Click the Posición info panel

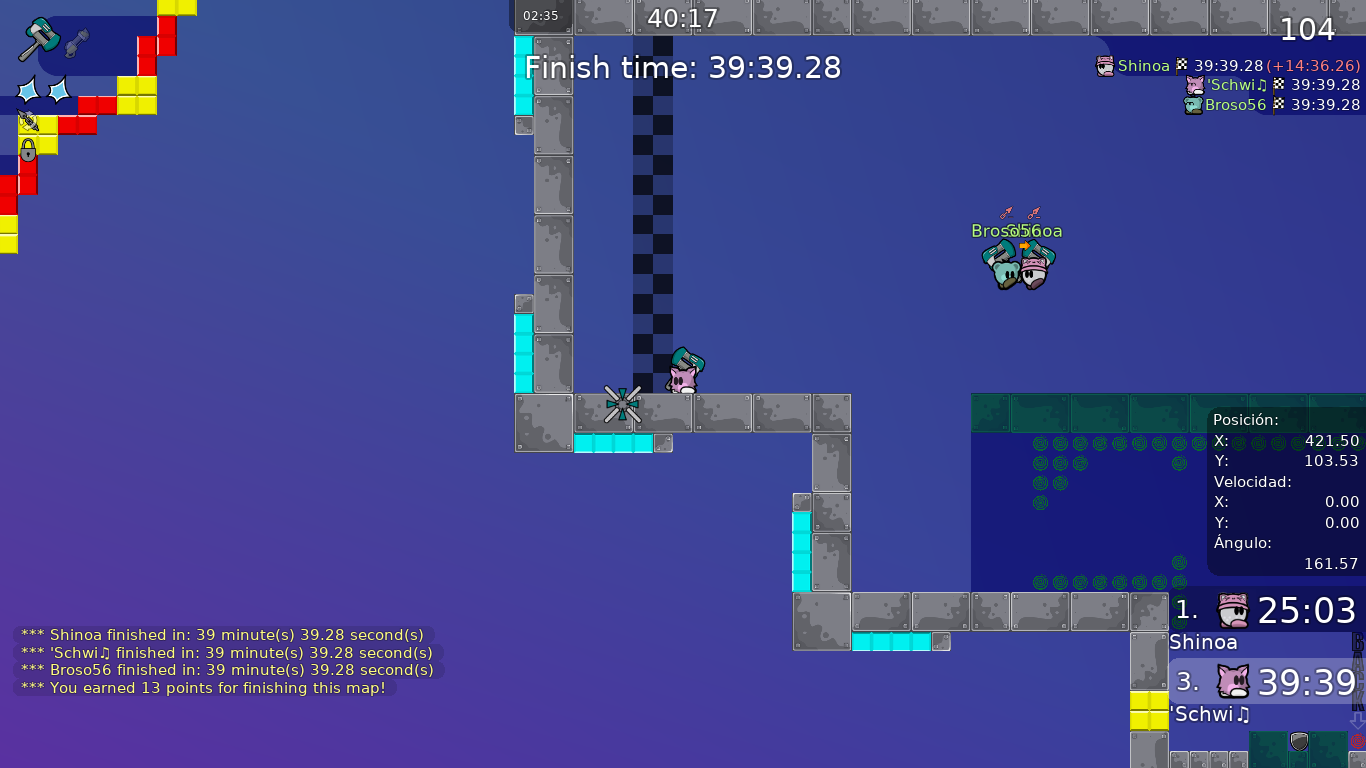click(1285, 491)
